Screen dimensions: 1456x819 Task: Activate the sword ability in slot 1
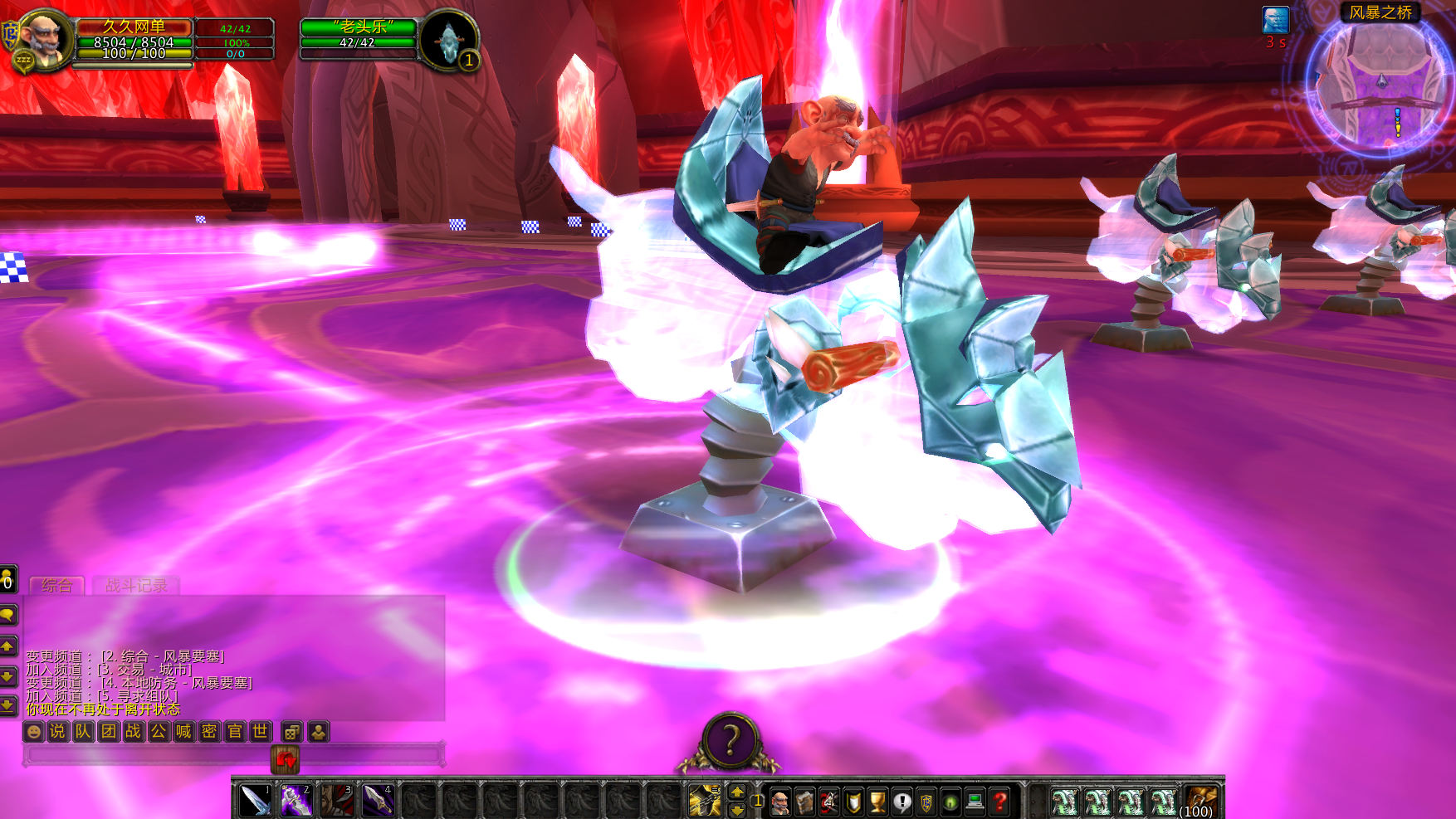[255, 801]
